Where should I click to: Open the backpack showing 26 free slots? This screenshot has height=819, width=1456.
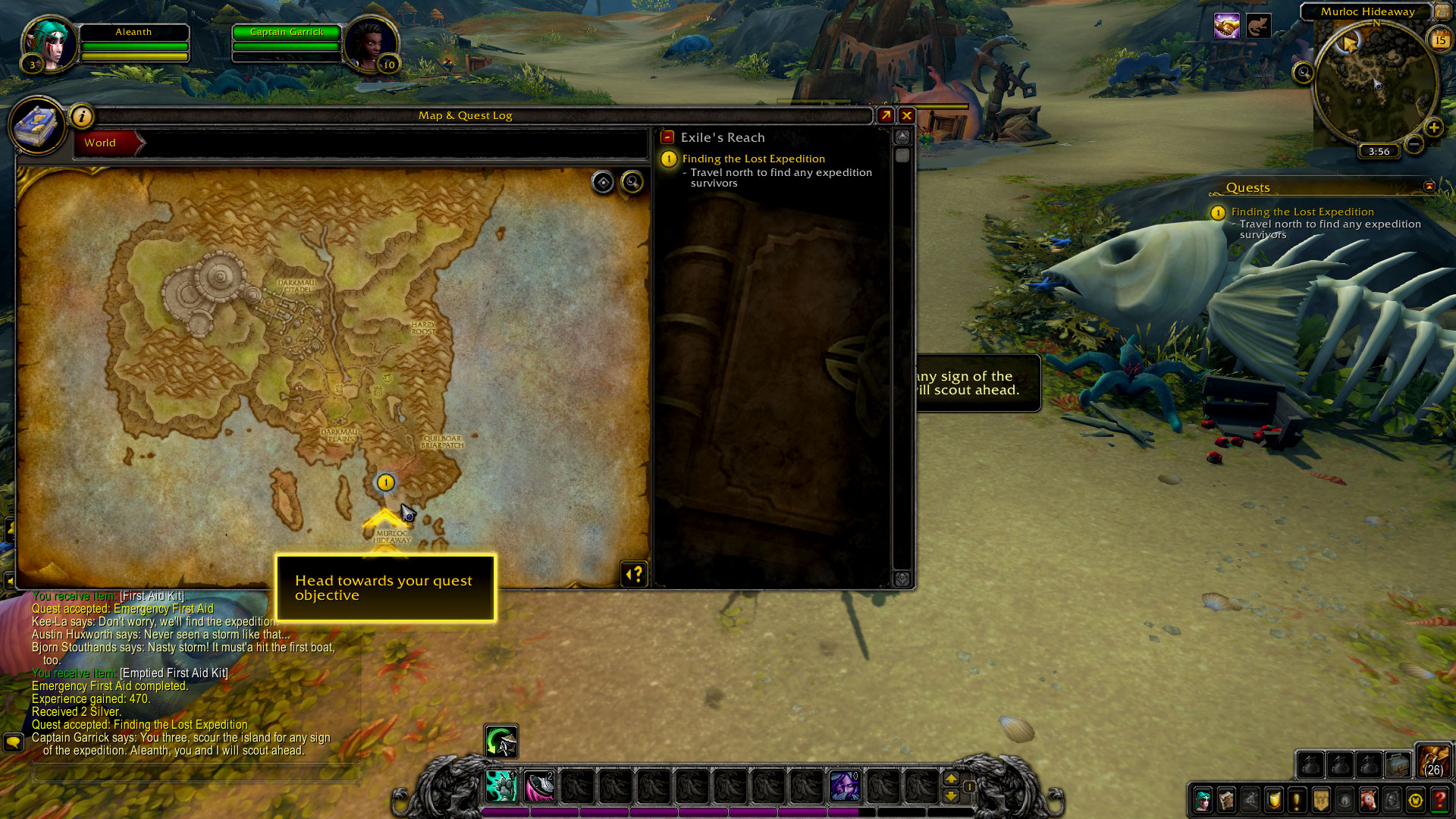[x=1433, y=764]
